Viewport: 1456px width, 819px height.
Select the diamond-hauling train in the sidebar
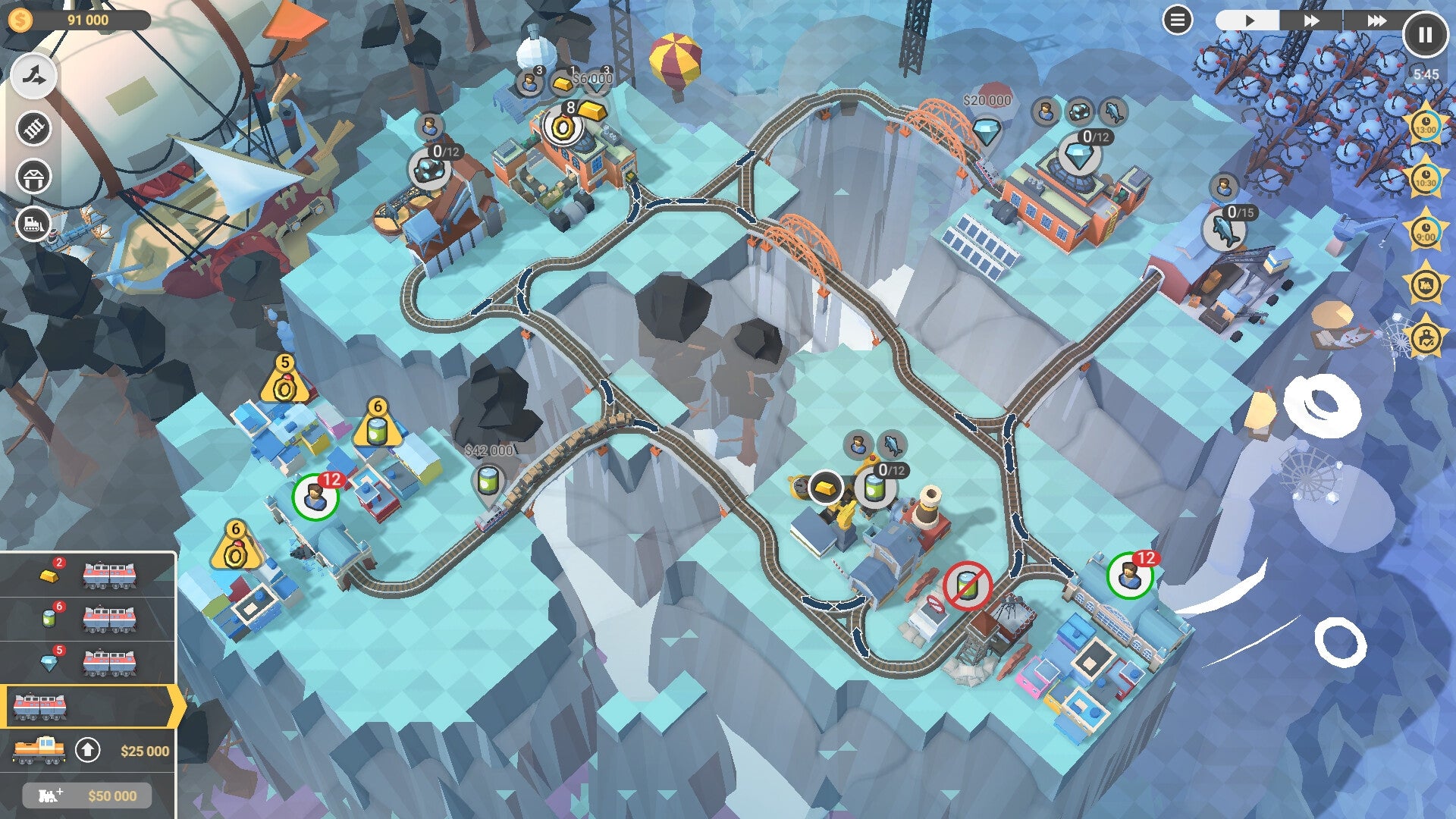point(108,662)
